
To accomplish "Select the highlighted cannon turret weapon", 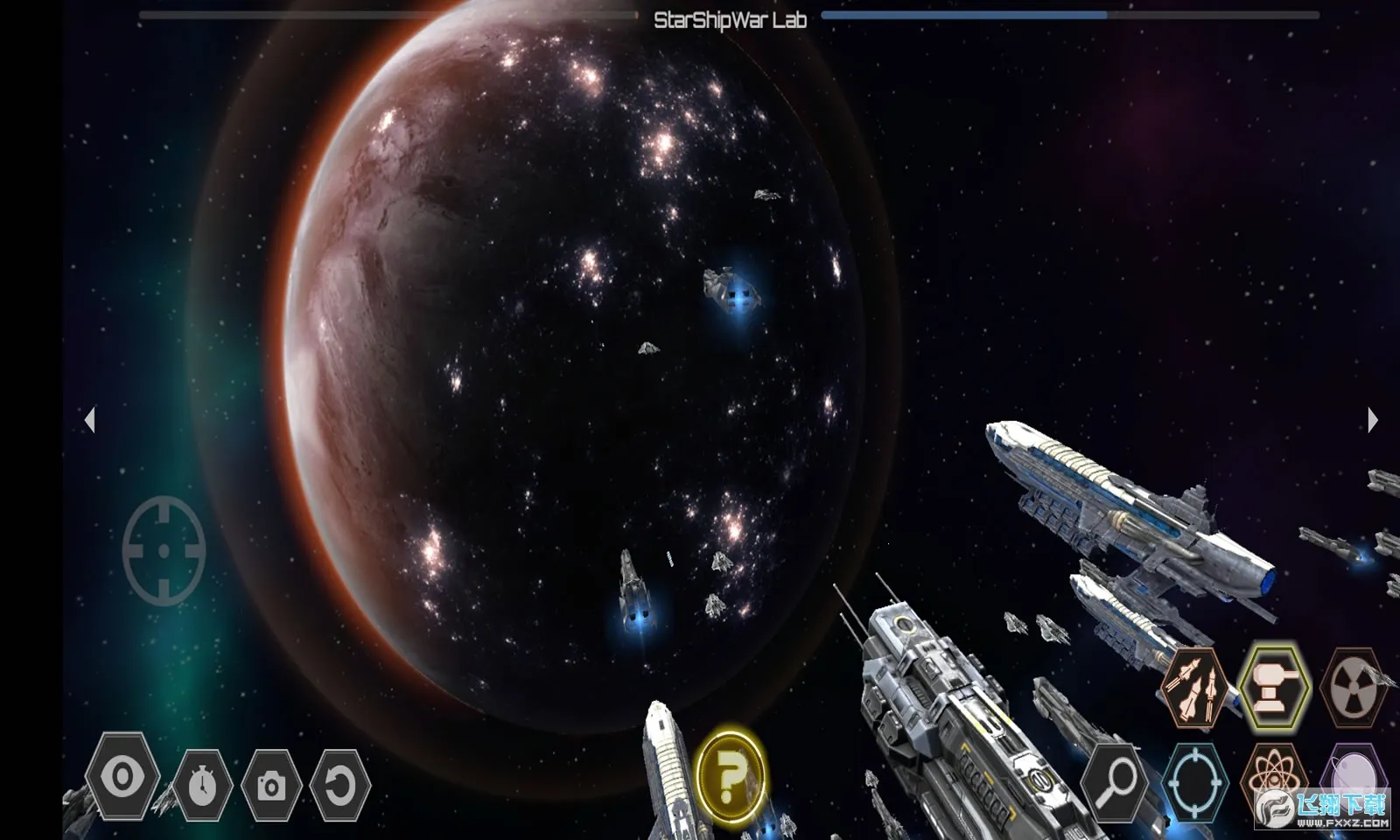I will coord(1274,689).
